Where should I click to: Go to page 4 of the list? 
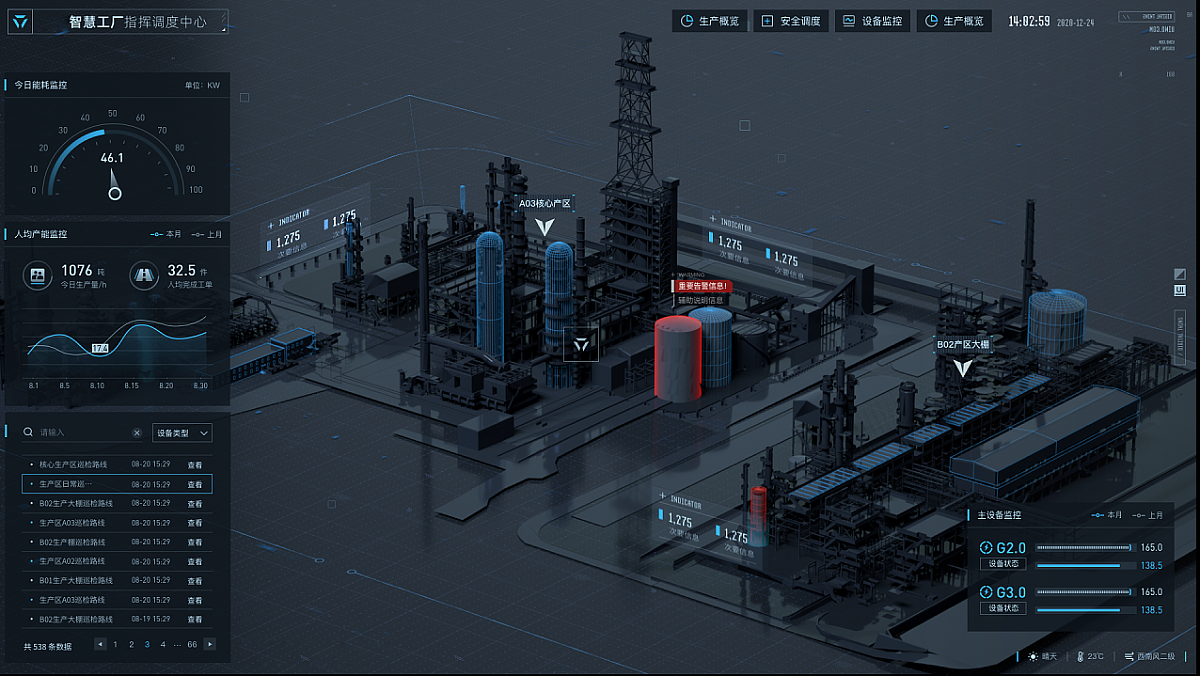pos(163,645)
